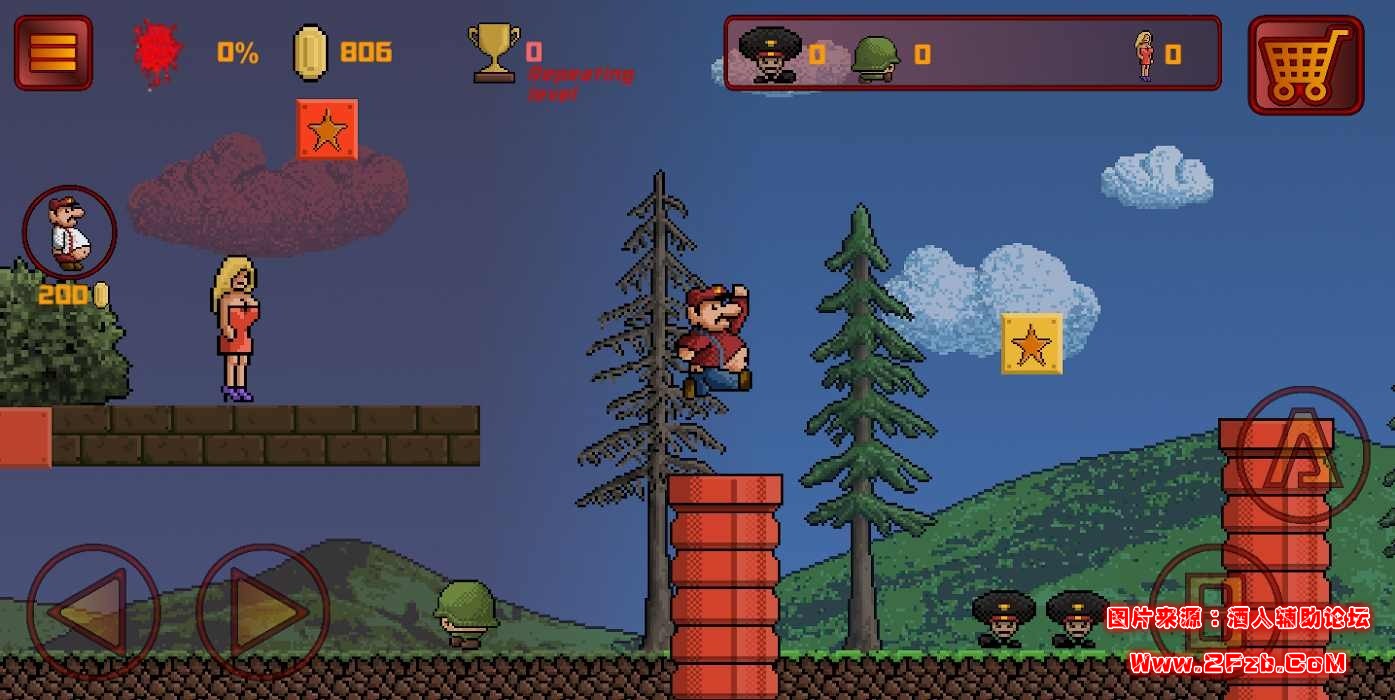Image resolution: width=1395 pixels, height=700 pixels.
Task: Open the shopping cart store
Action: coord(1305,65)
